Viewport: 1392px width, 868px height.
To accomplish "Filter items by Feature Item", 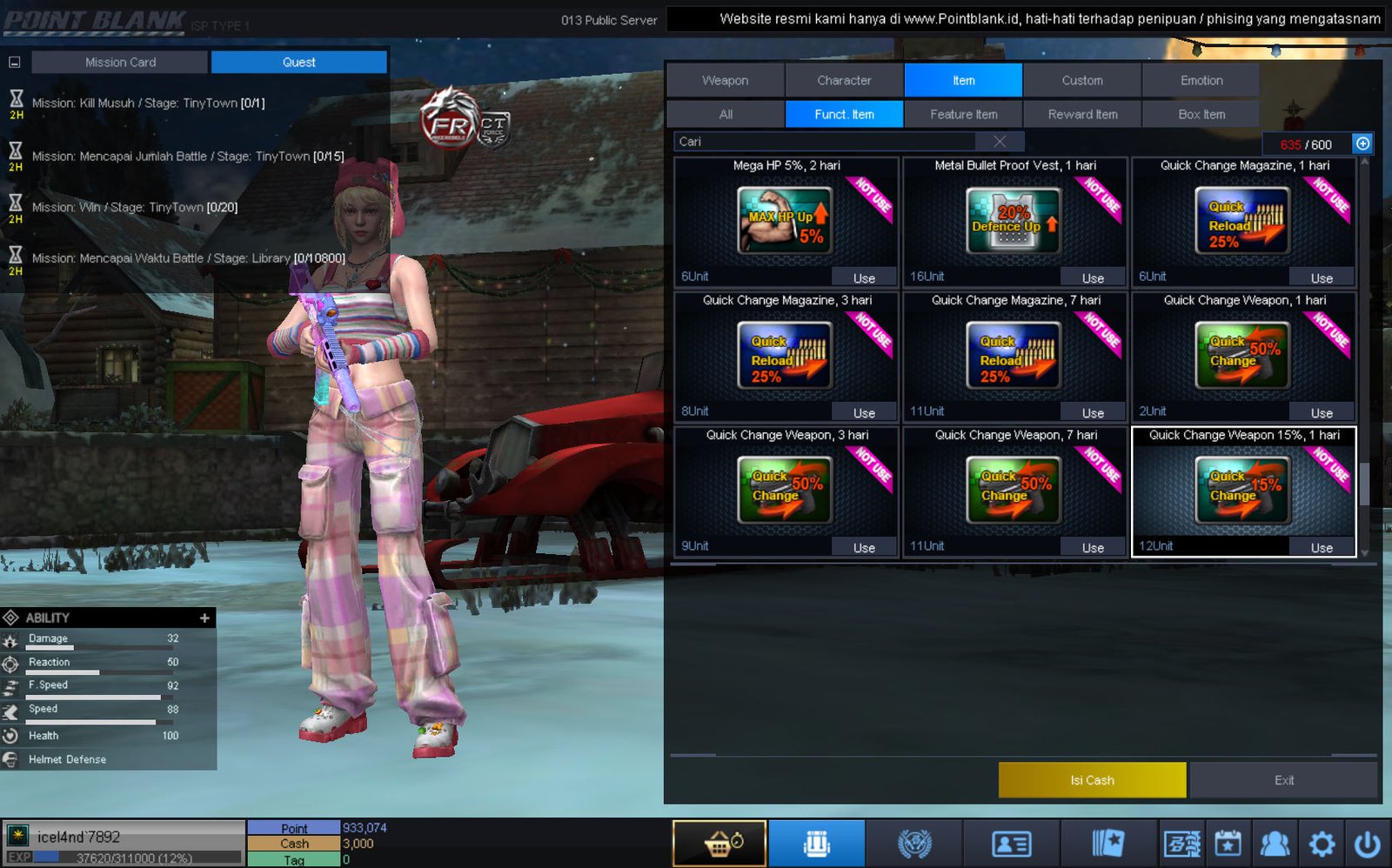I will click(963, 114).
